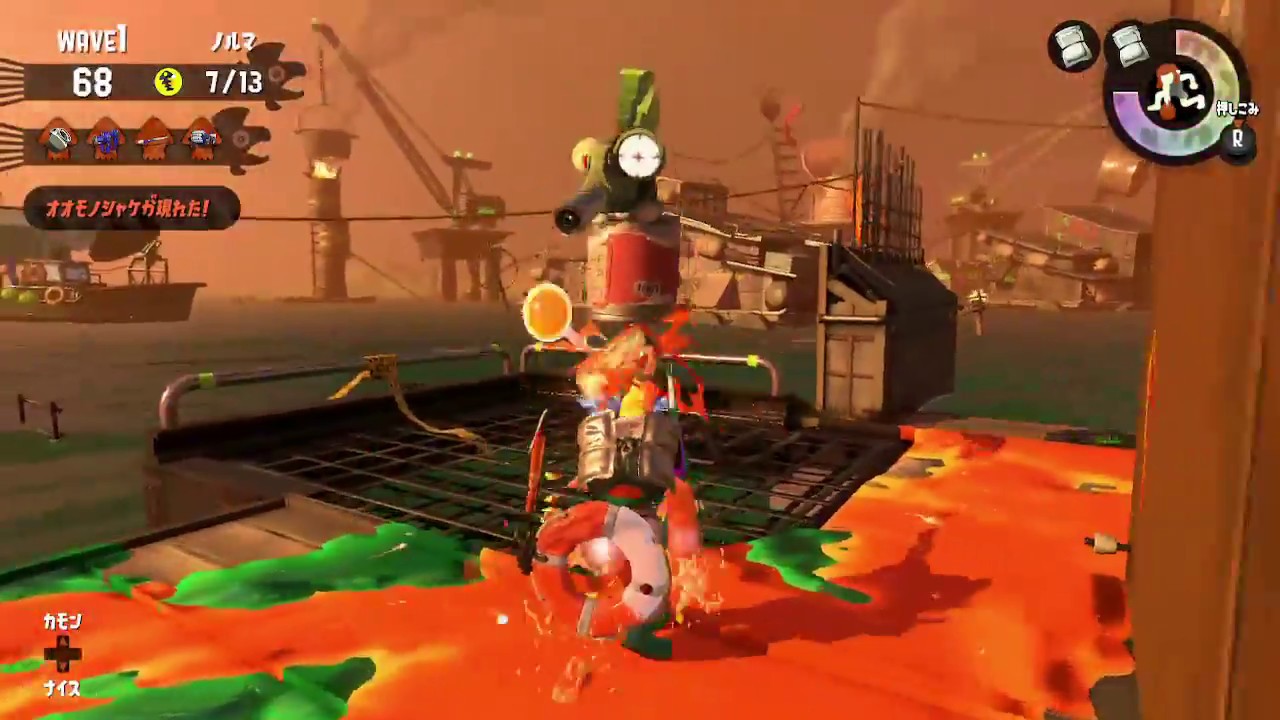1280x720 pixels.
Task: Click the golden Power Egg fish icon
Action: [x=168, y=83]
